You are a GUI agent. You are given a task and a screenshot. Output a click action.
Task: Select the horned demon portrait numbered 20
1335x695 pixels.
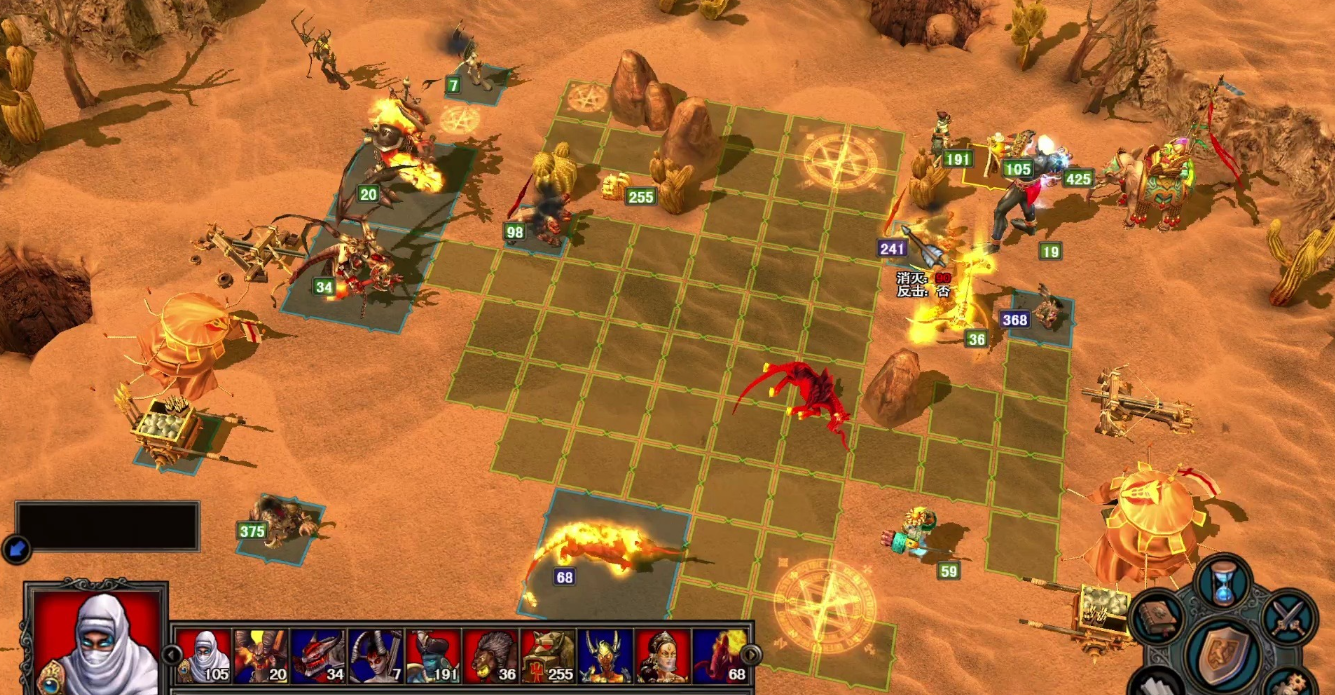click(x=260, y=656)
